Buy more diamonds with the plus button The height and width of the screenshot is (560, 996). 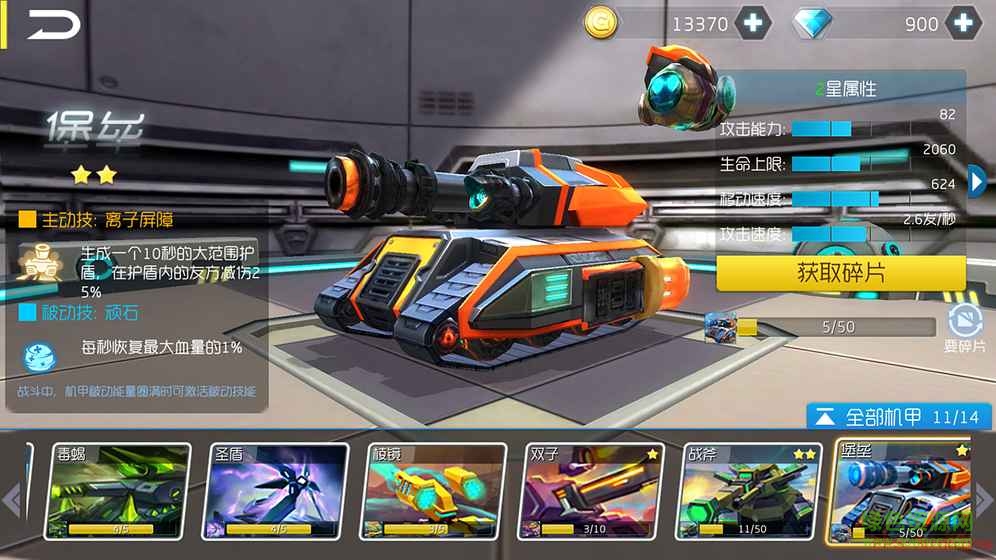[x=962, y=23]
